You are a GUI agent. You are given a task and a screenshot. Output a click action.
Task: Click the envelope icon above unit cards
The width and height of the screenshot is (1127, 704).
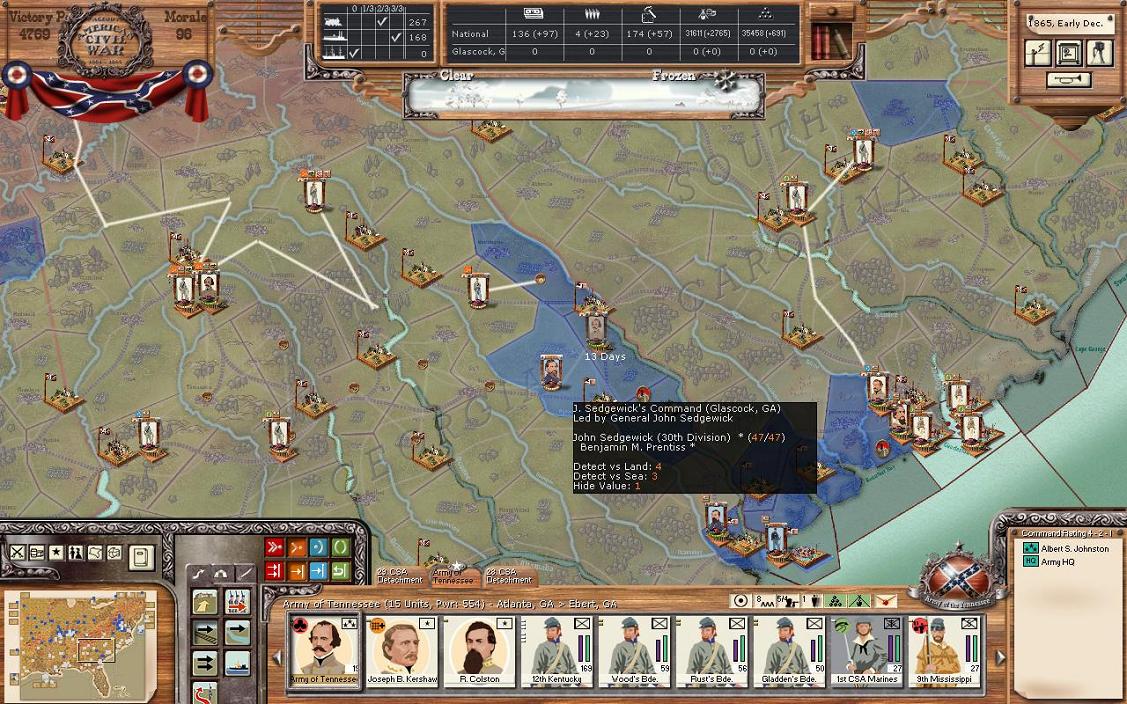886,601
